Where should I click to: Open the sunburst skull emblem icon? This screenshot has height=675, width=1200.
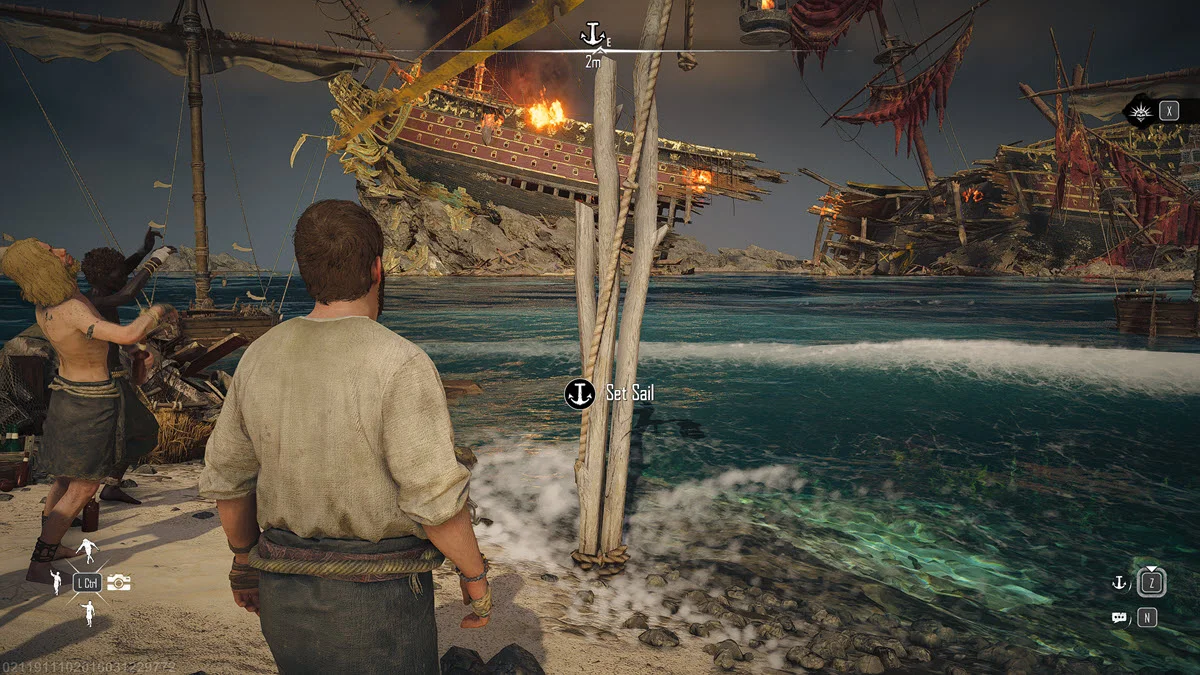[1139, 111]
